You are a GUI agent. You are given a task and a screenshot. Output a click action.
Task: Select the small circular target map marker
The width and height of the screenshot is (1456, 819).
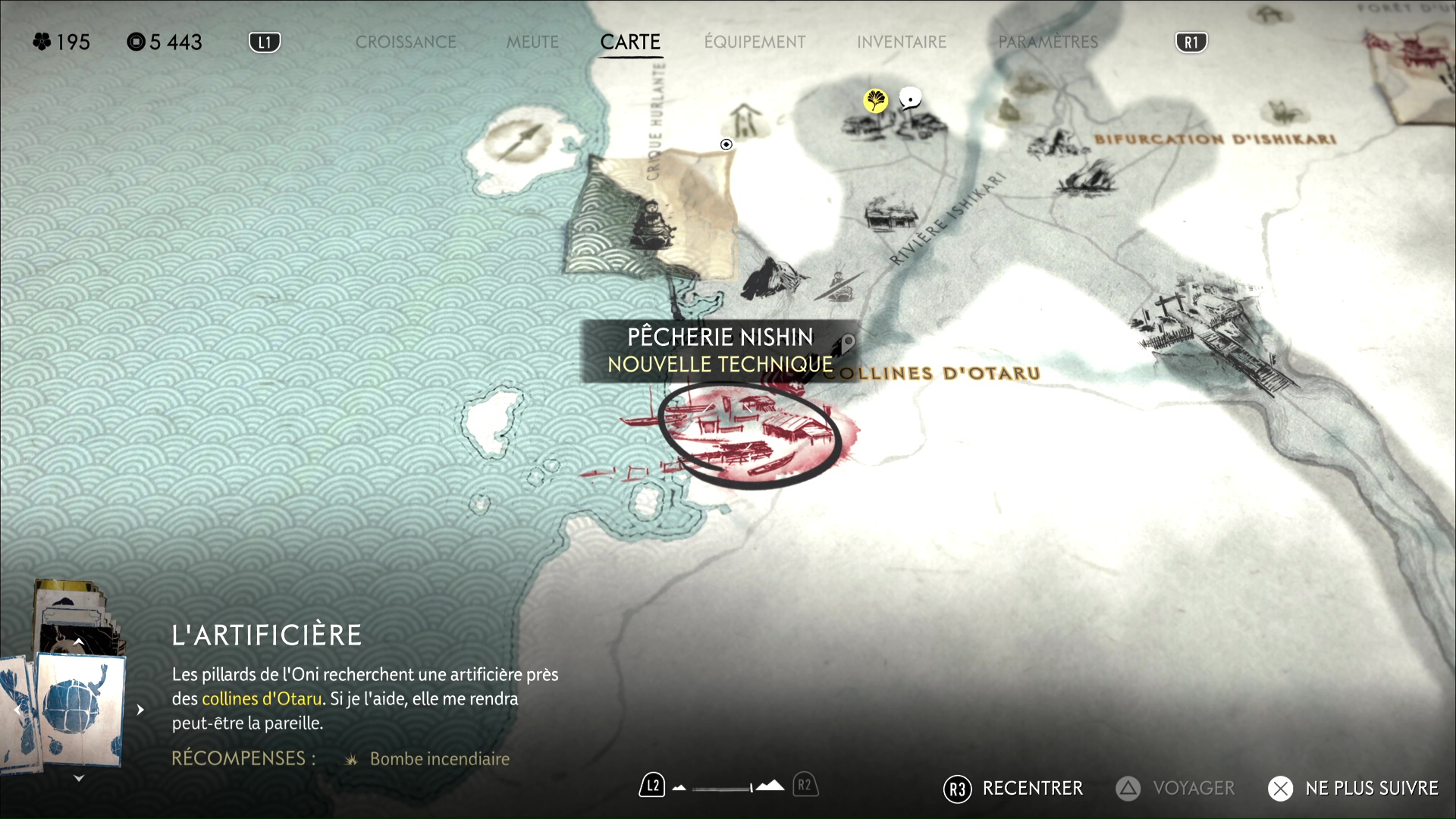[x=726, y=144]
